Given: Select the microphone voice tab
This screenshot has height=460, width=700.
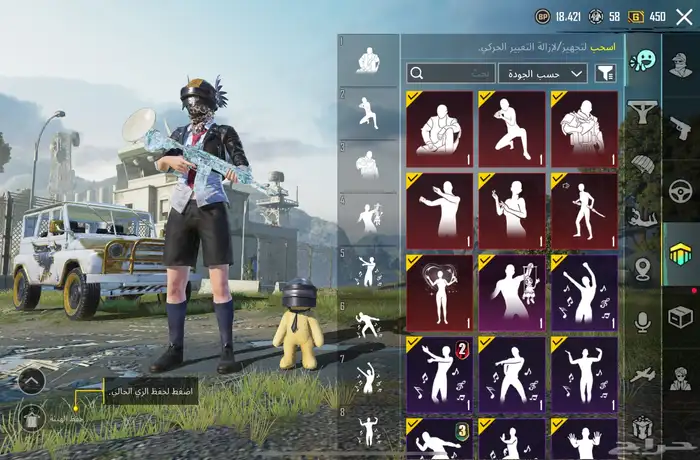Looking at the screenshot, I should [x=644, y=320].
